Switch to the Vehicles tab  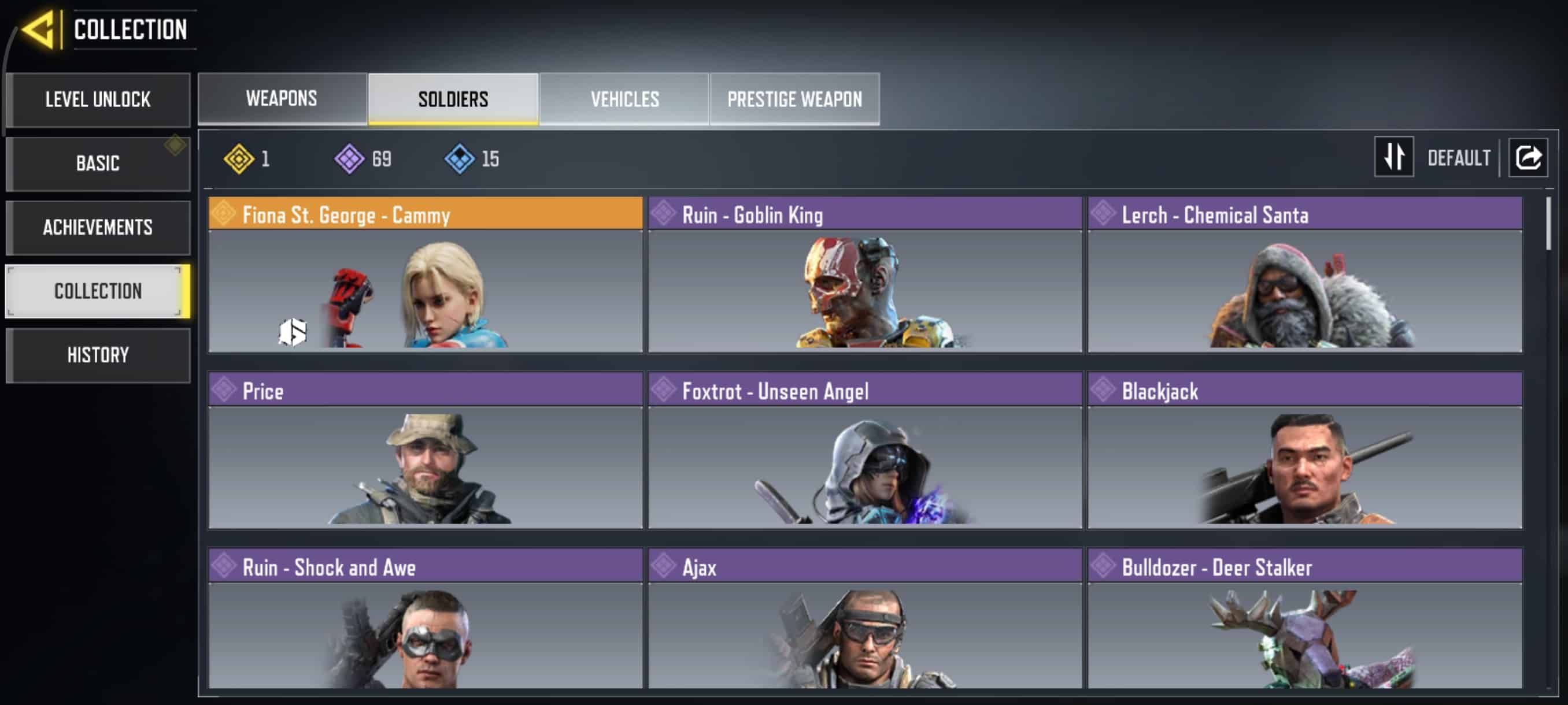tap(624, 99)
